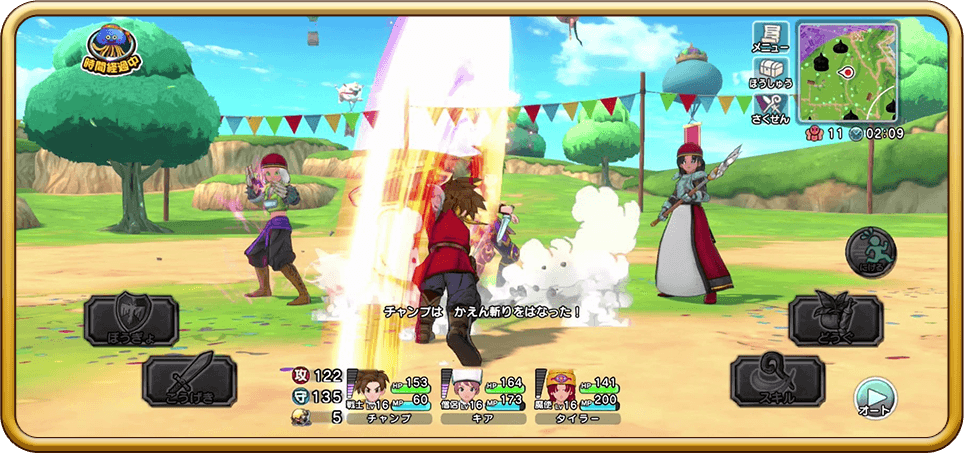The width and height of the screenshot is (964, 453).
Task: Tap the にげる flee button
Action: (871, 252)
